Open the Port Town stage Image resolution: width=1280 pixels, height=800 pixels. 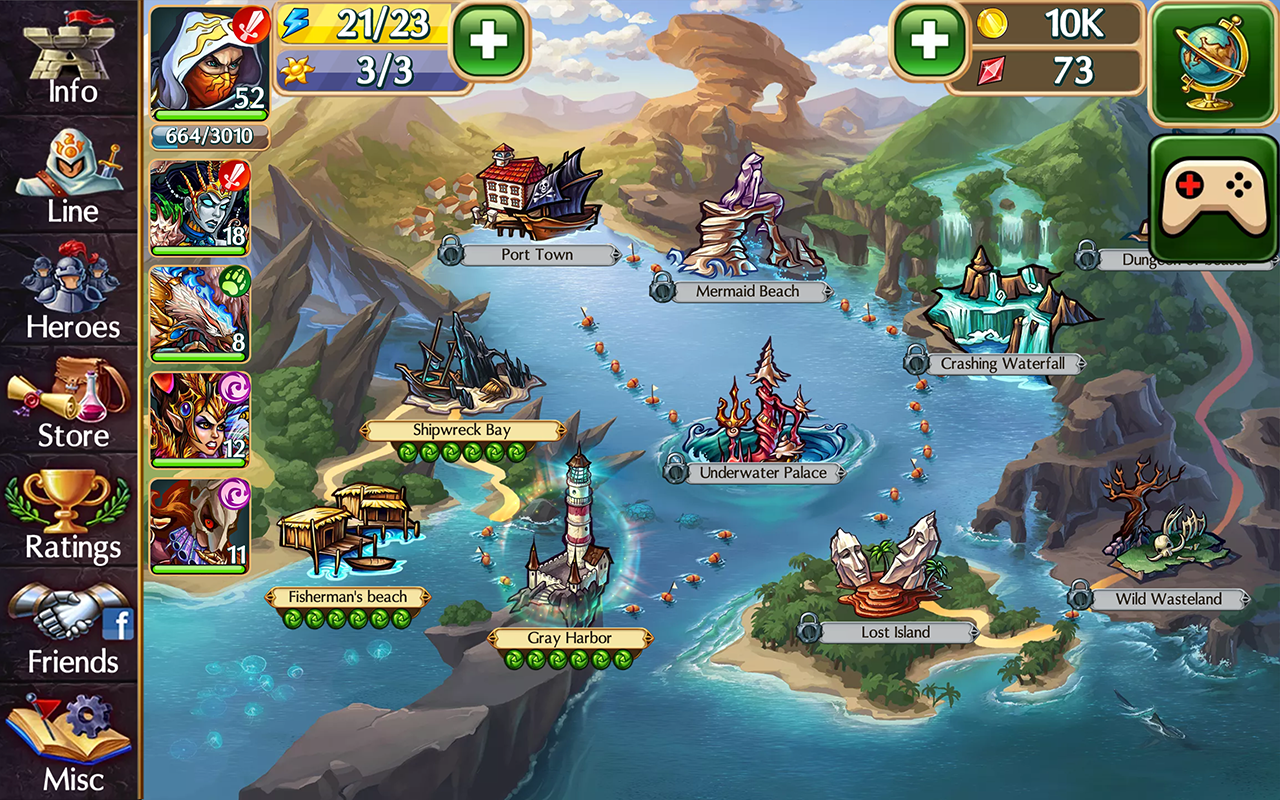(x=537, y=254)
